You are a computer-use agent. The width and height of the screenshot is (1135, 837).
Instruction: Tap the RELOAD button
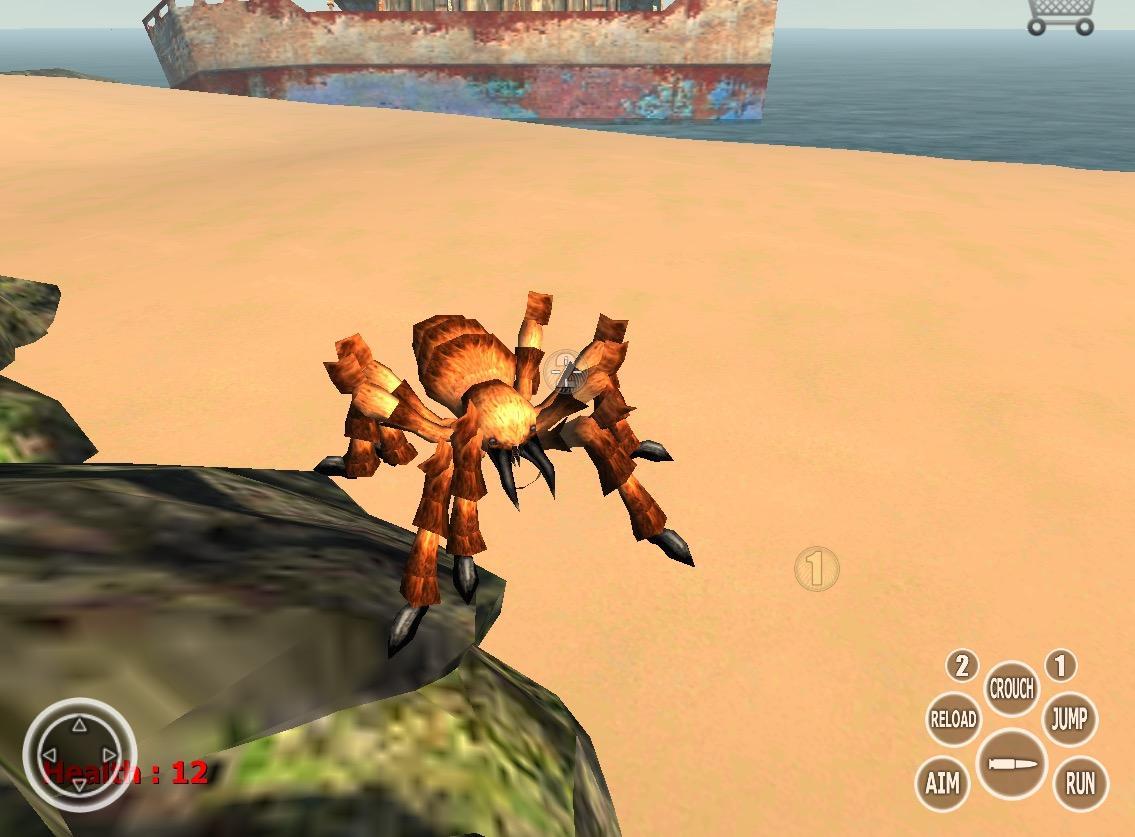click(x=952, y=718)
